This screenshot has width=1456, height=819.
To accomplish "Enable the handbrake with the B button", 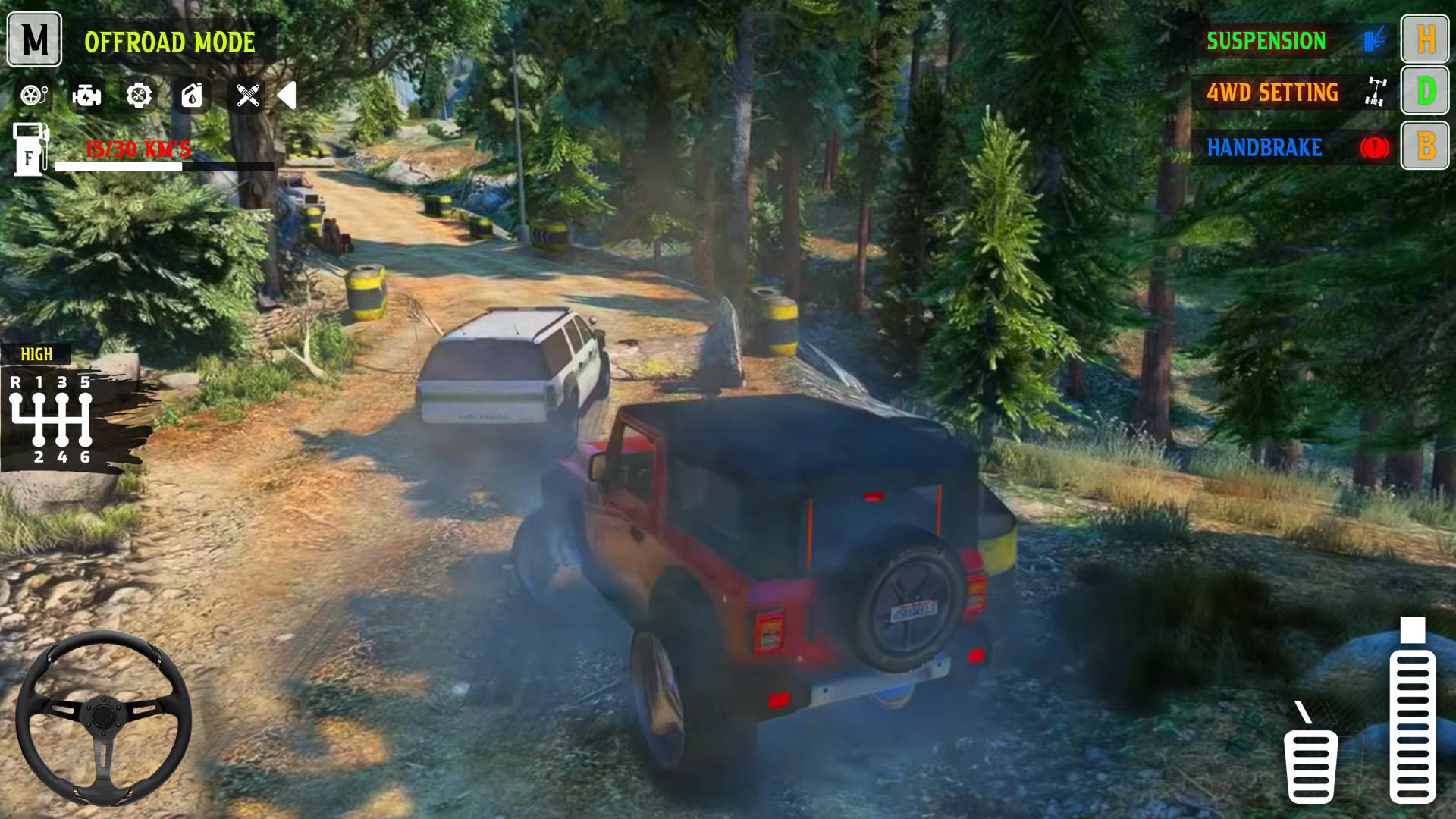I will (x=1425, y=147).
